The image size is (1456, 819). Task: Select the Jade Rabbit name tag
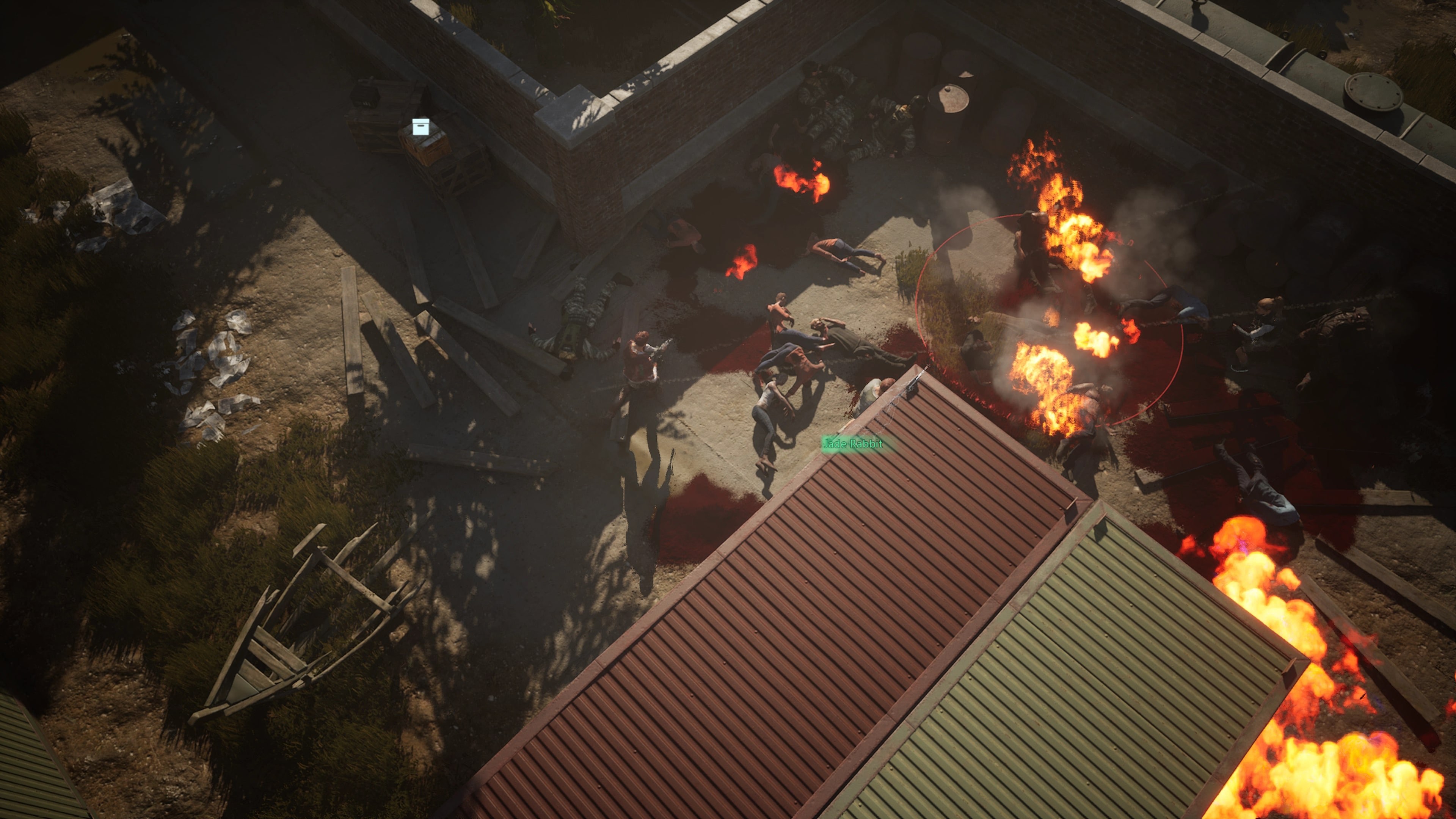852,444
